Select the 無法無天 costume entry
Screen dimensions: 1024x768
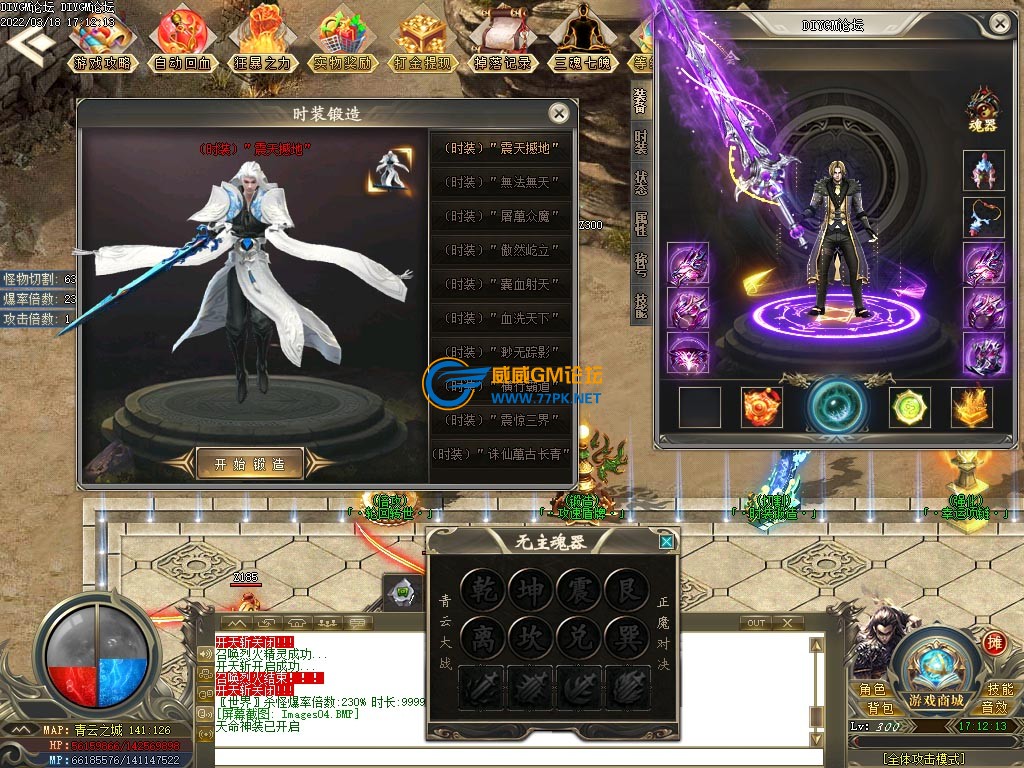[500, 182]
